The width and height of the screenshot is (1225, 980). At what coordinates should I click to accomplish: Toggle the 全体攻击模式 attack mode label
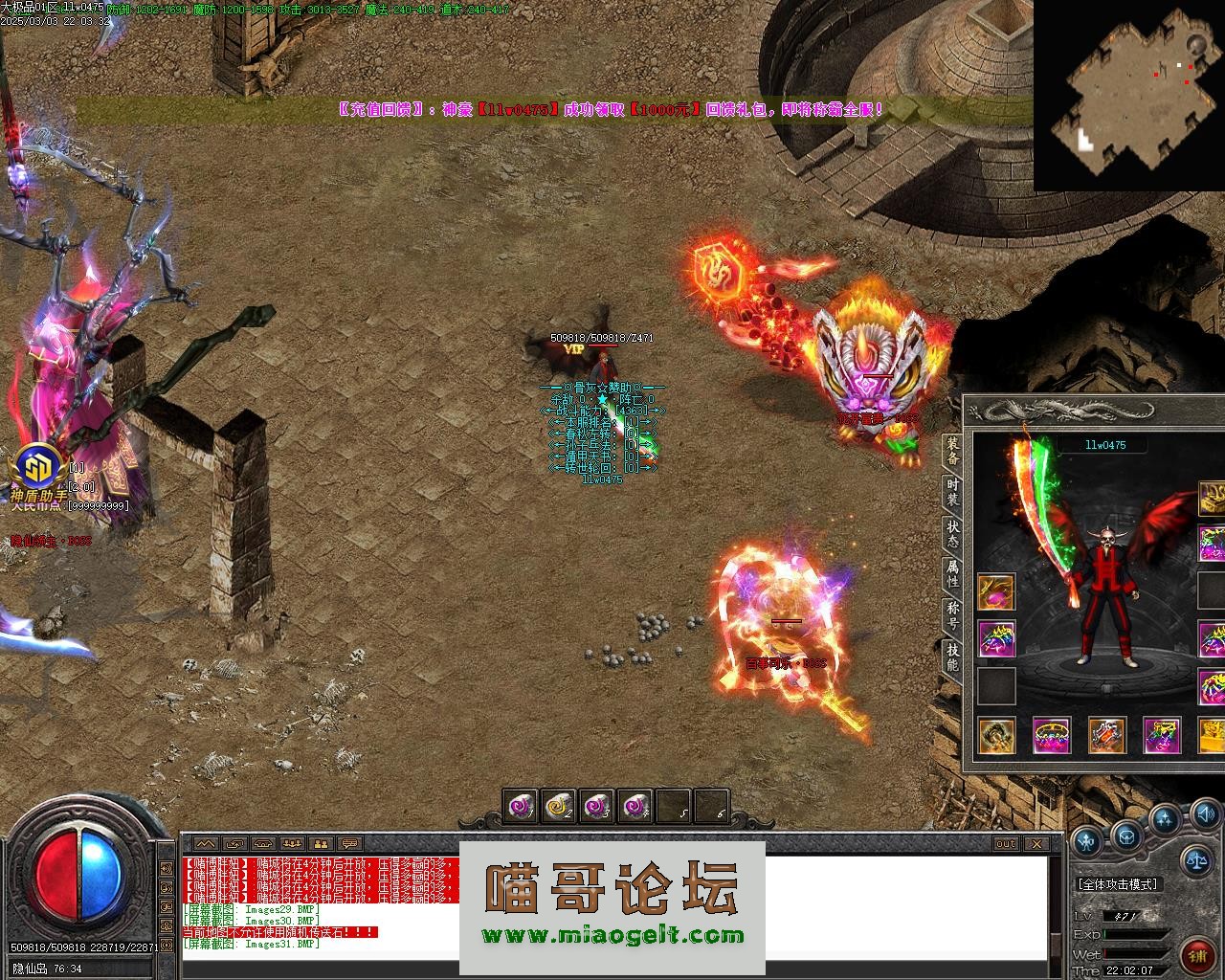coord(1118,884)
